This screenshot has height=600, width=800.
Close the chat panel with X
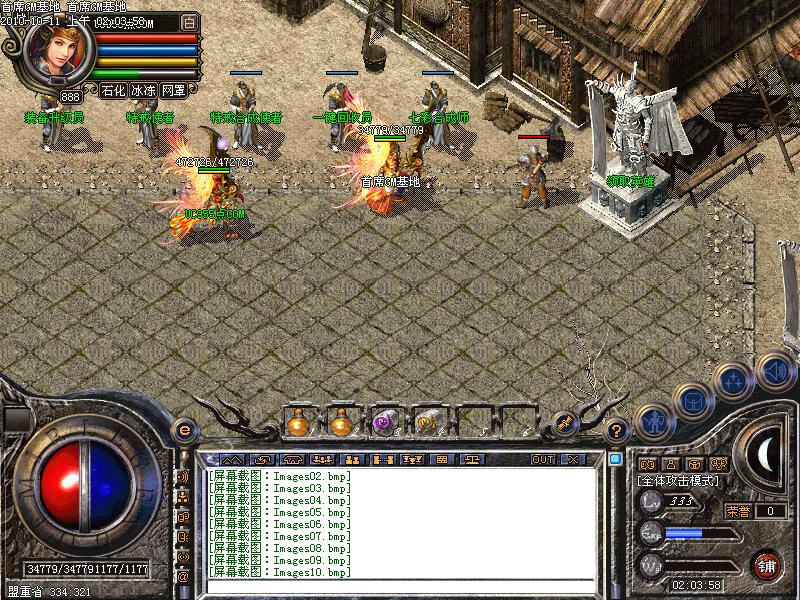pyautogui.click(x=573, y=459)
